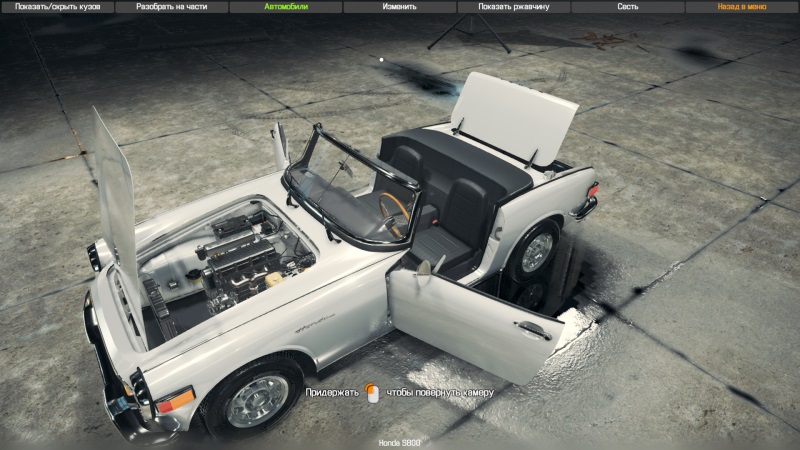Open the Автомобили list
Image resolution: width=800 pixels, height=450 pixels.
tap(286, 6)
